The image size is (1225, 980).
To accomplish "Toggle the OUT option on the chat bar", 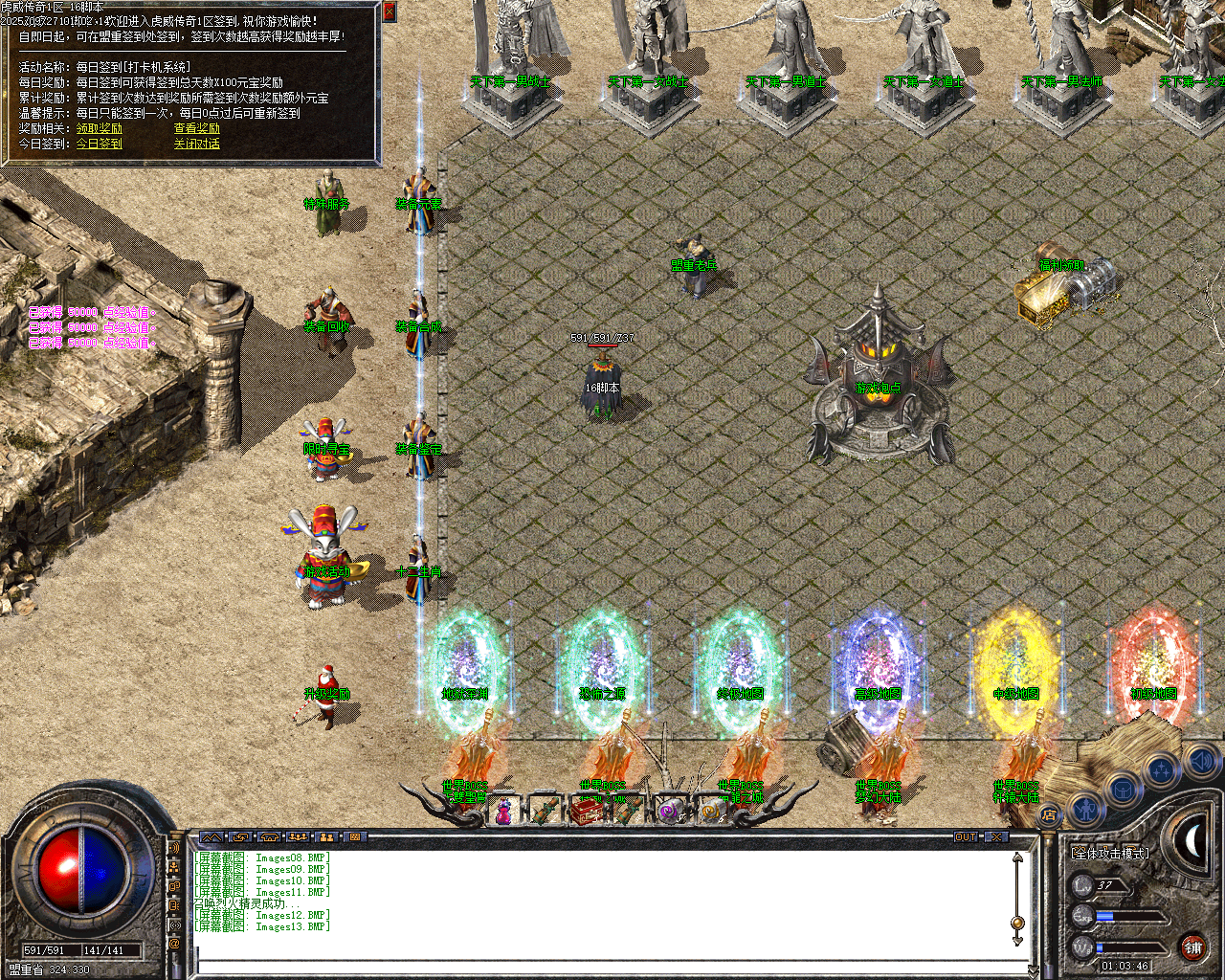I will tap(964, 835).
